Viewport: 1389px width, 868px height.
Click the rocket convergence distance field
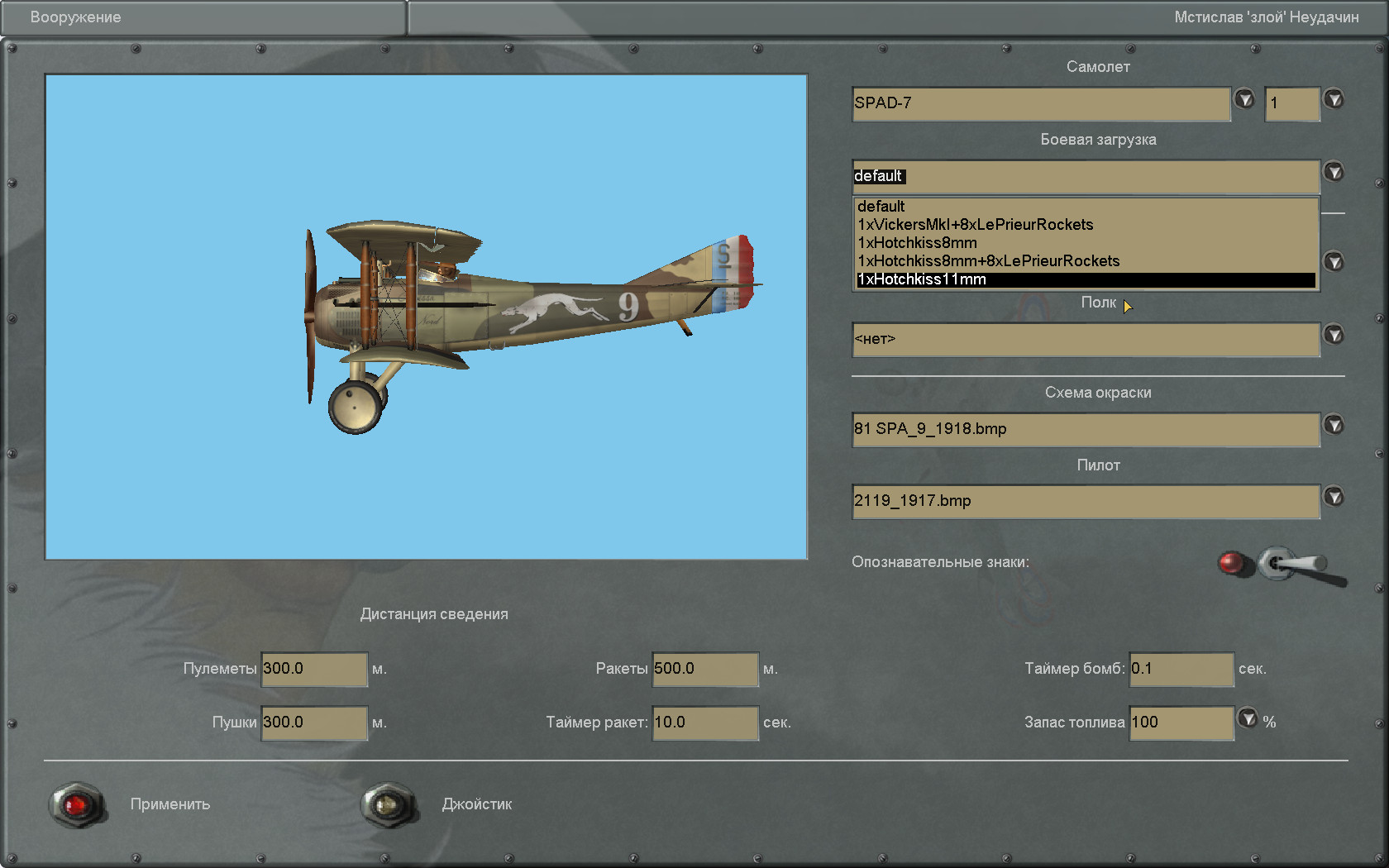[x=704, y=669]
